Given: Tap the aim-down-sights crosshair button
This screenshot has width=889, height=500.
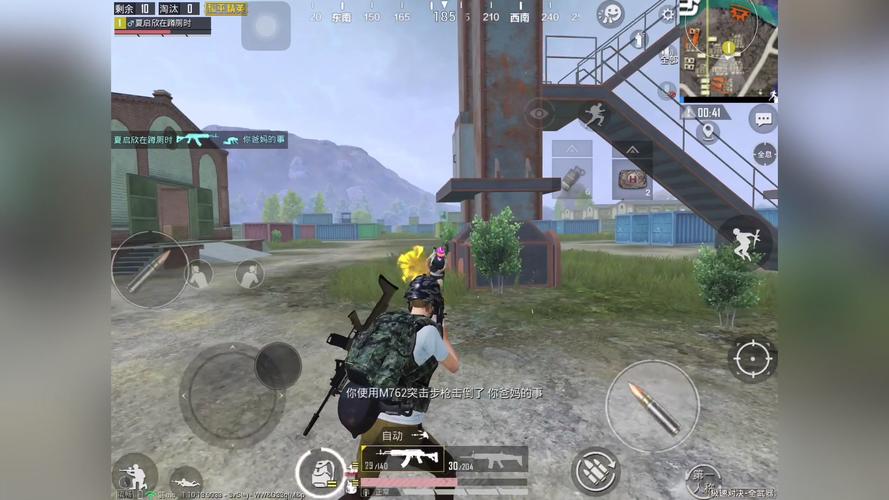Looking at the screenshot, I should [752, 358].
